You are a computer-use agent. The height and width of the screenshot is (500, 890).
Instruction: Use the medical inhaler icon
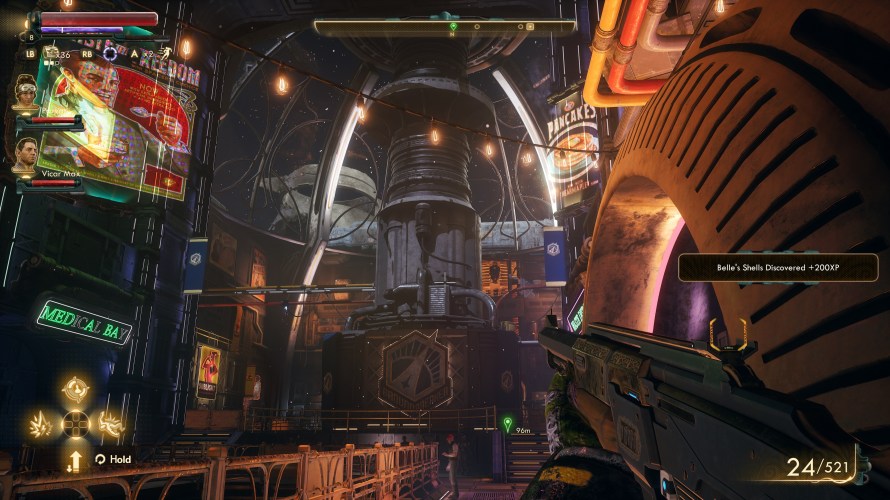coord(50,53)
